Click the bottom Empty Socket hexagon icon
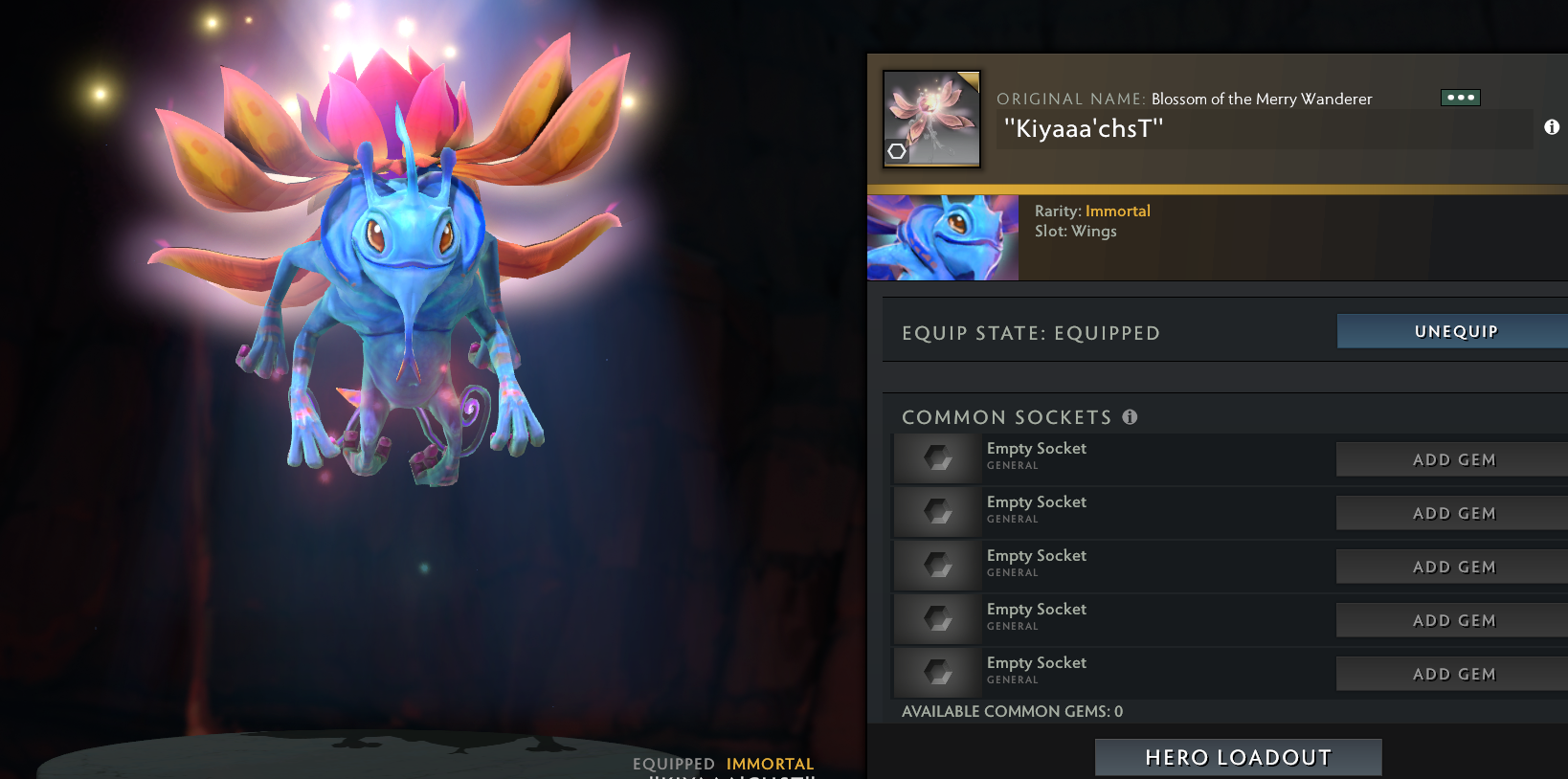This screenshot has width=1568, height=779. 936,673
